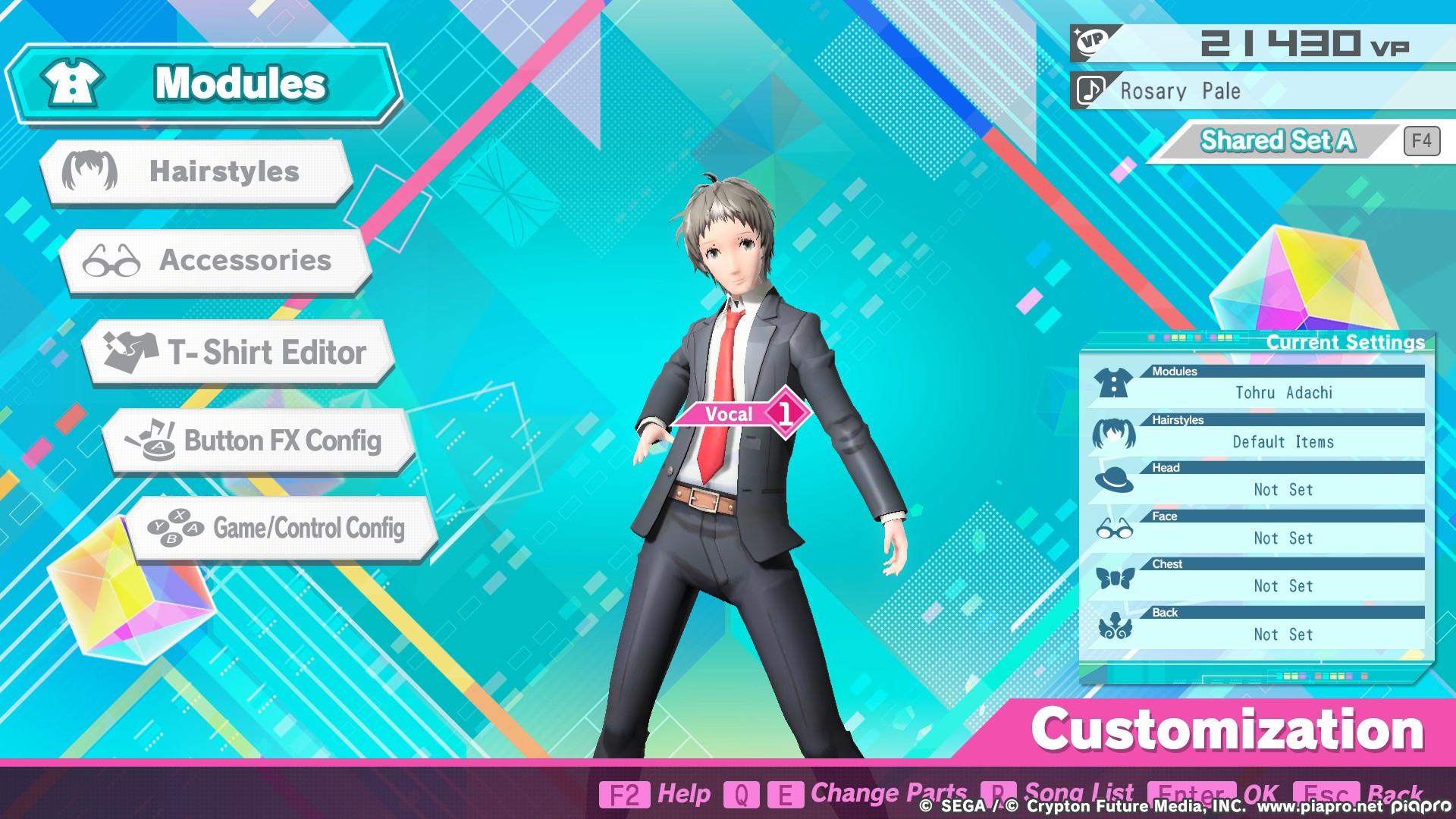Image resolution: width=1456 pixels, height=819 pixels.
Task: Click the T-Shirt Editor brush icon
Action: click(x=130, y=352)
